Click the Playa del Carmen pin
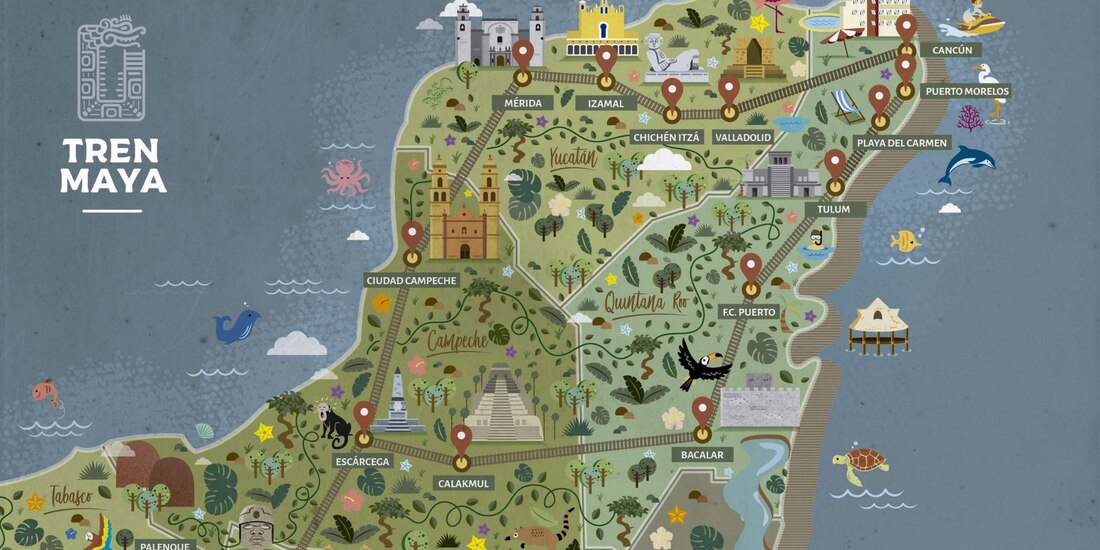 click(879, 99)
